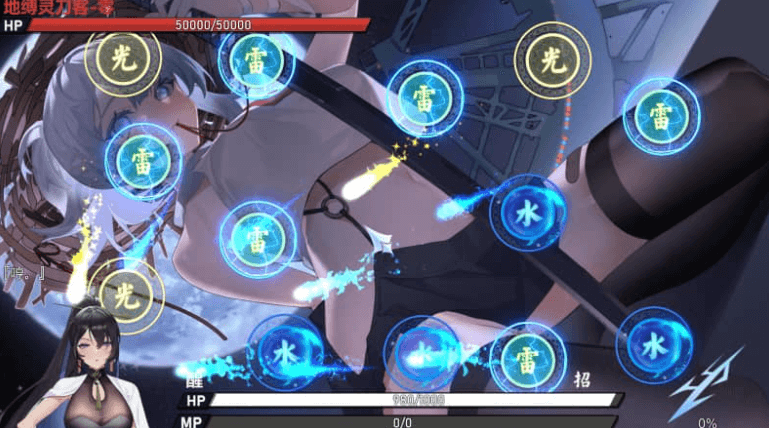The width and height of the screenshot is (769, 428).
Task: Pick the 光 orb touching the player portrait
Action: pos(125,294)
